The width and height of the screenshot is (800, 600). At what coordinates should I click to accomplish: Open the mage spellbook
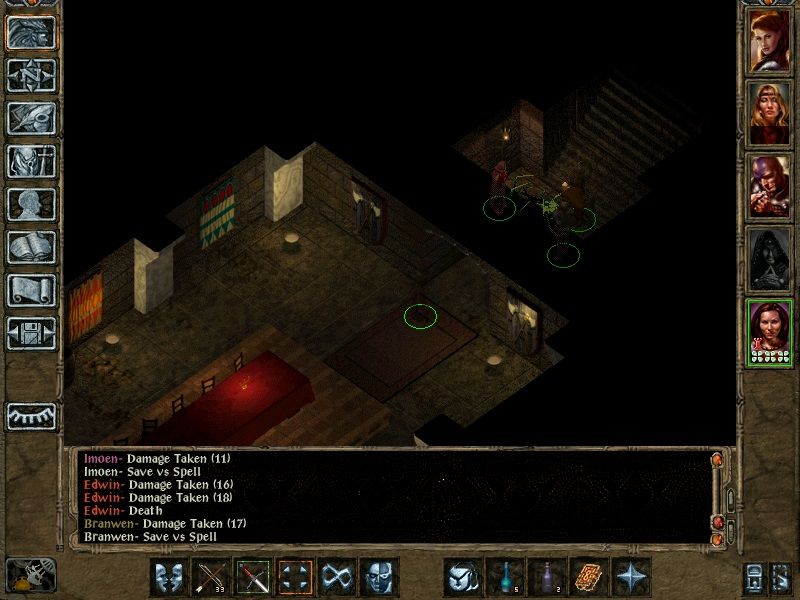(32, 247)
